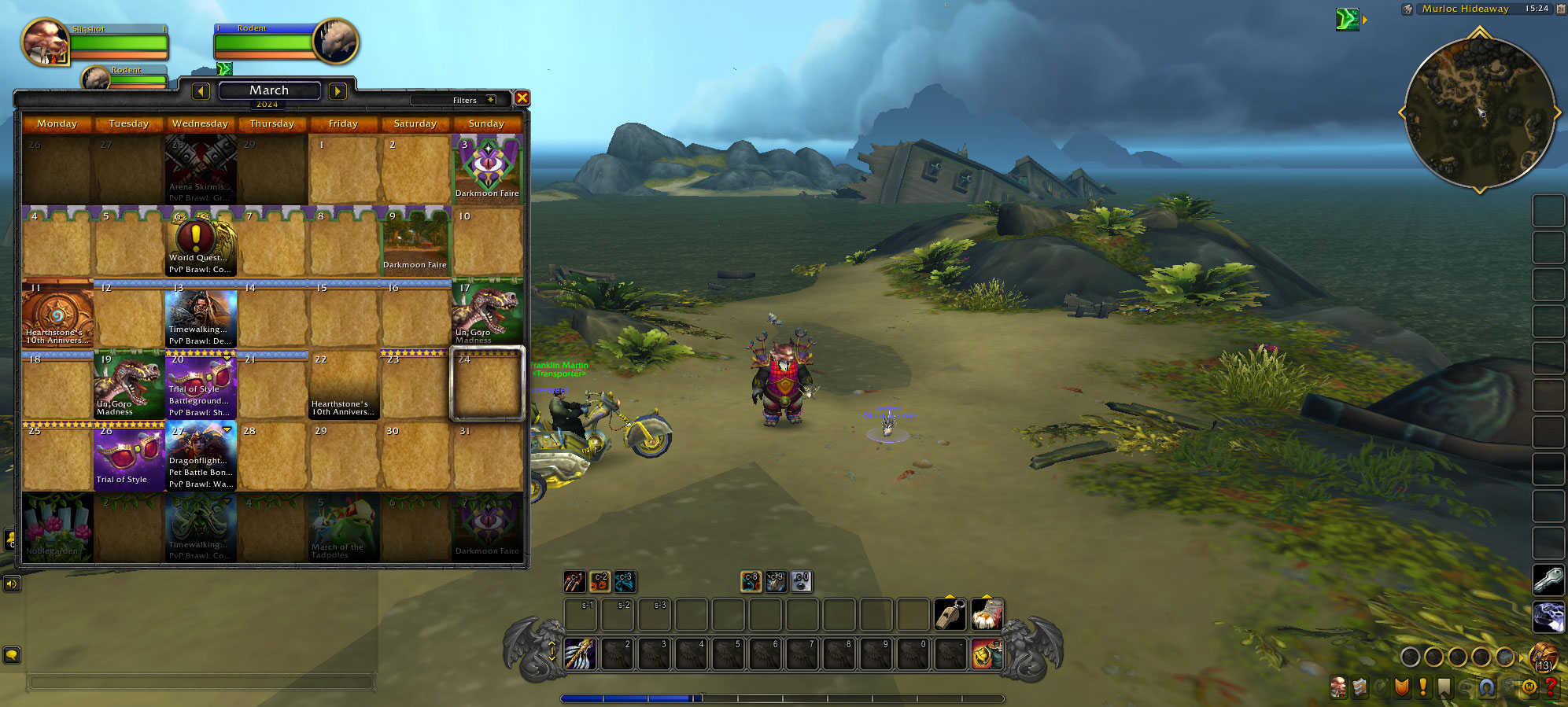Screen dimensions: 1568x707
Task: Click the Sliqshot player portrait
Action: 45,42
